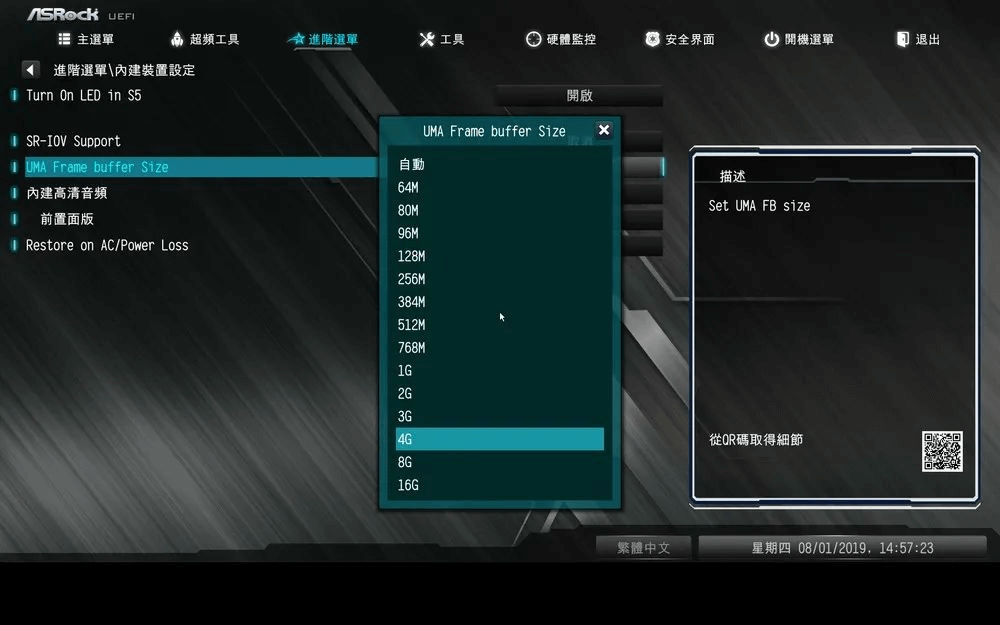Pick the 128M frame buffer option
The height and width of the screenshot is (625, 1000).
pyautogui.click(x=411, y=256)
